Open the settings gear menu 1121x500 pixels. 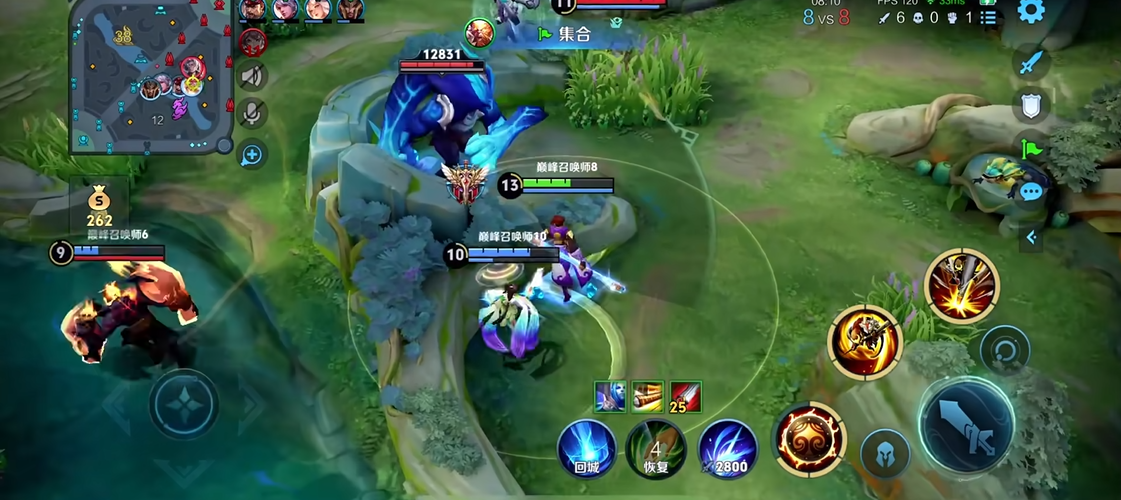coord(1030,12)
